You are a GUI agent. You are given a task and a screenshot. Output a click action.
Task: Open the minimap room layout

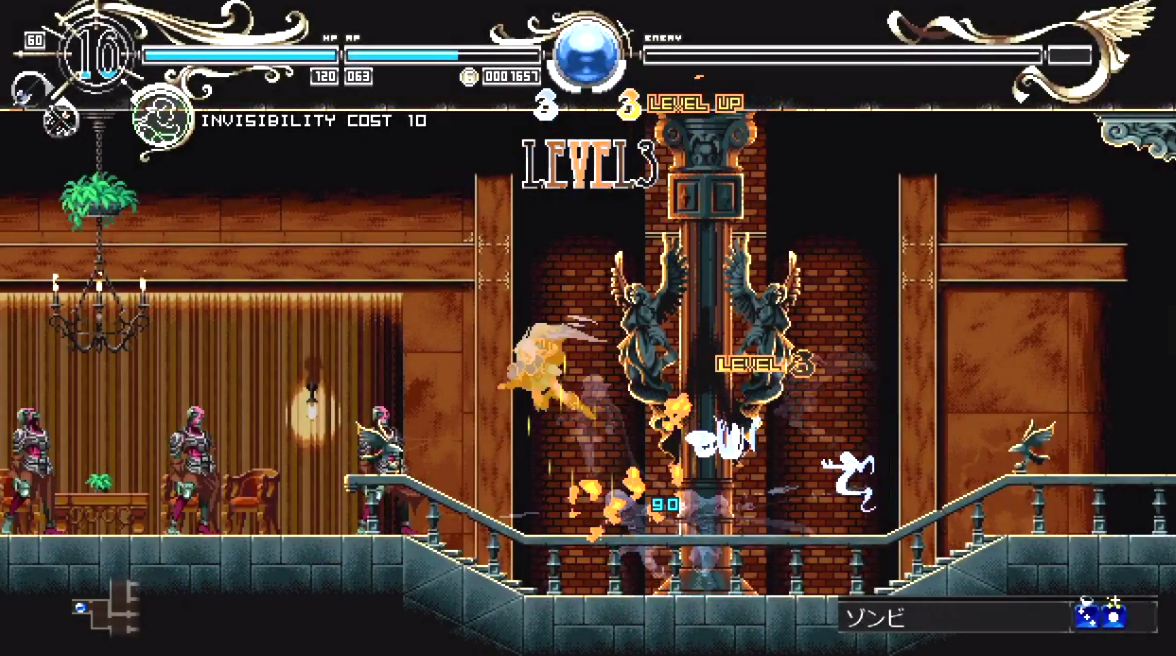106,608
